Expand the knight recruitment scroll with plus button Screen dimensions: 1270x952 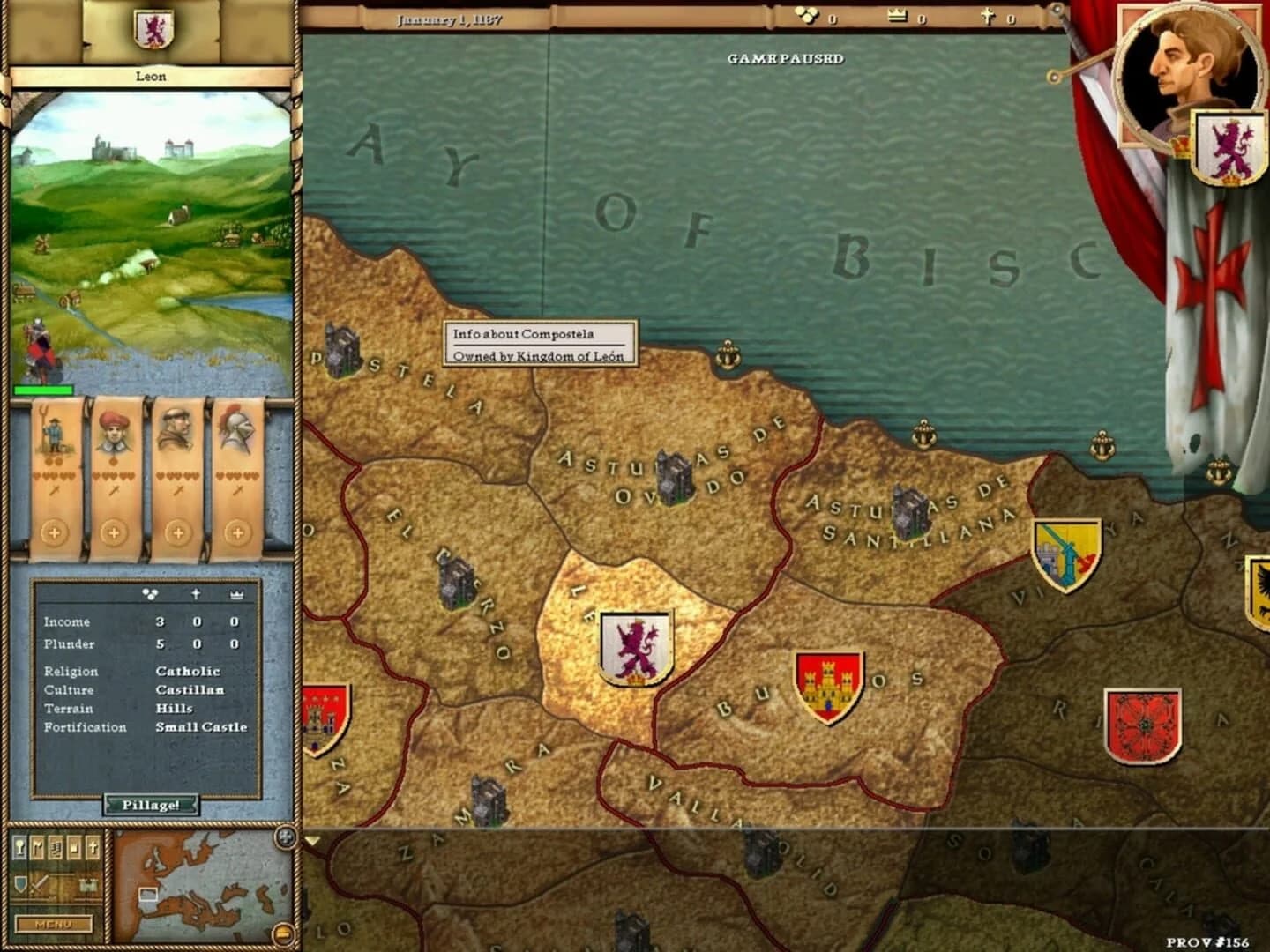pos(239,532)
